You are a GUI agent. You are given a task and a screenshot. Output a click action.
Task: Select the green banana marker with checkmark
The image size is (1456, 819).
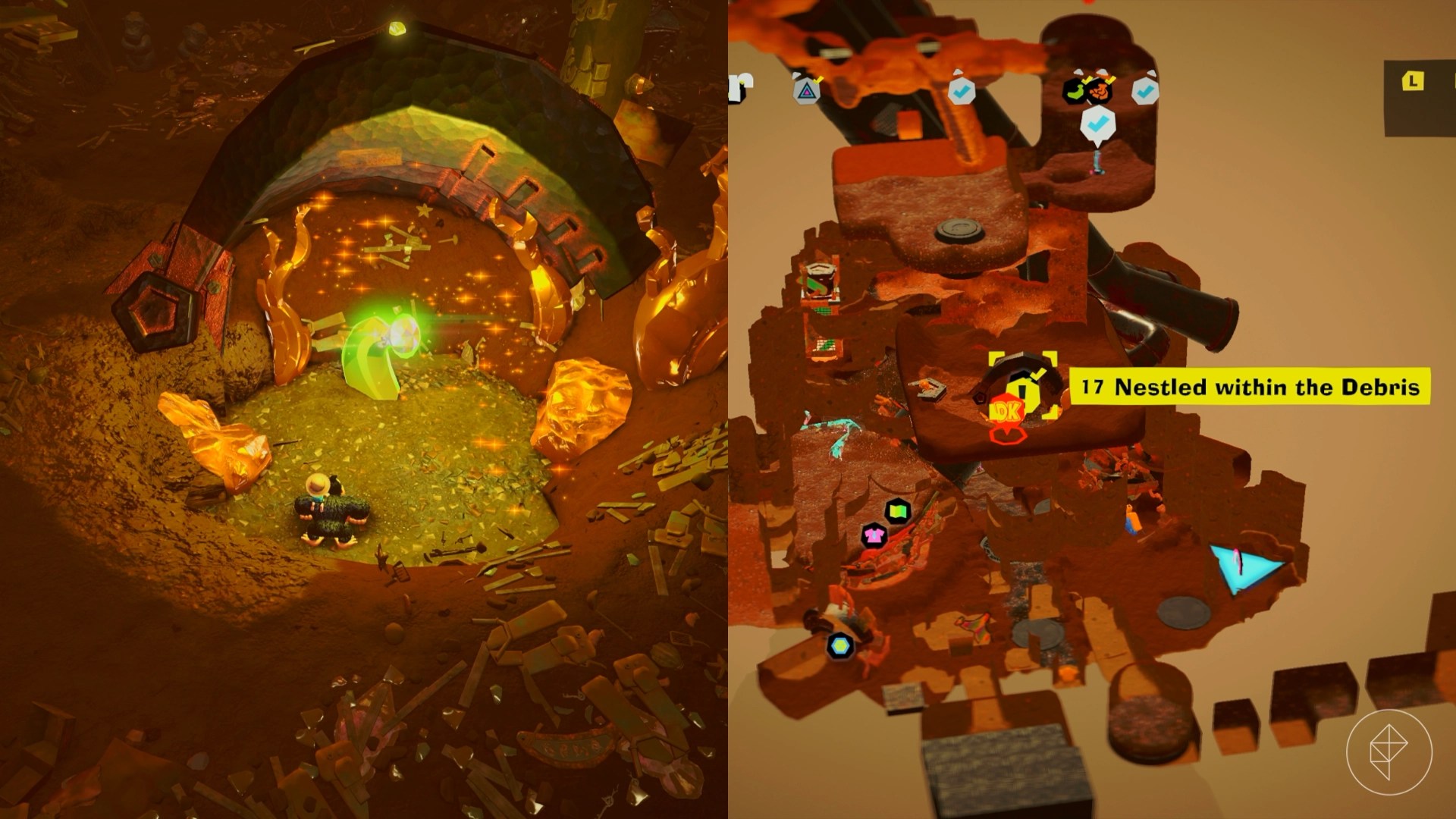(x=1075, y=92)
